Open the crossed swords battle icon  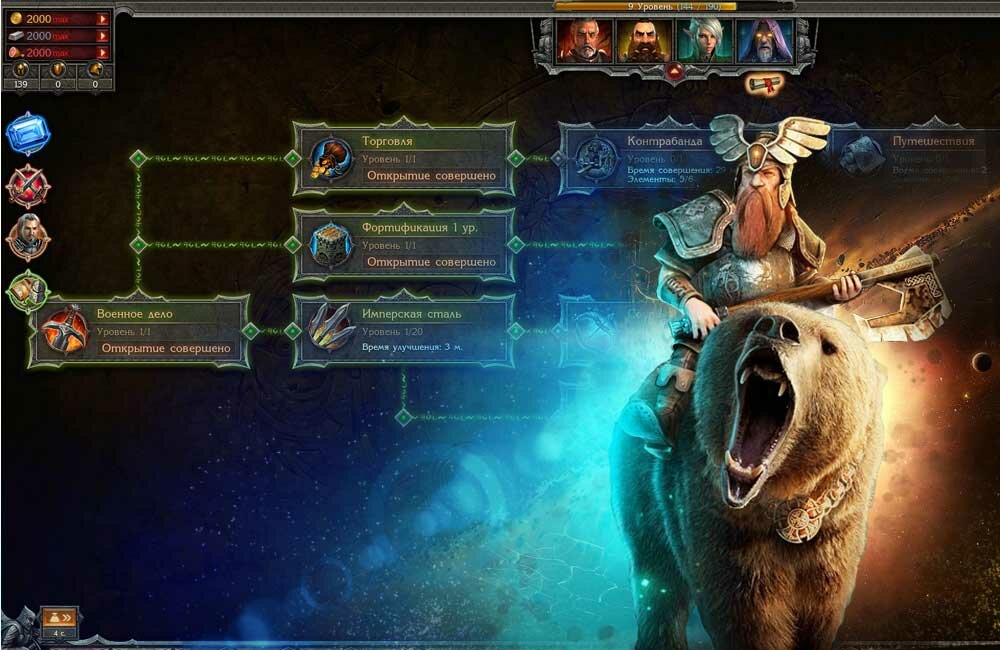click(27, 186)
